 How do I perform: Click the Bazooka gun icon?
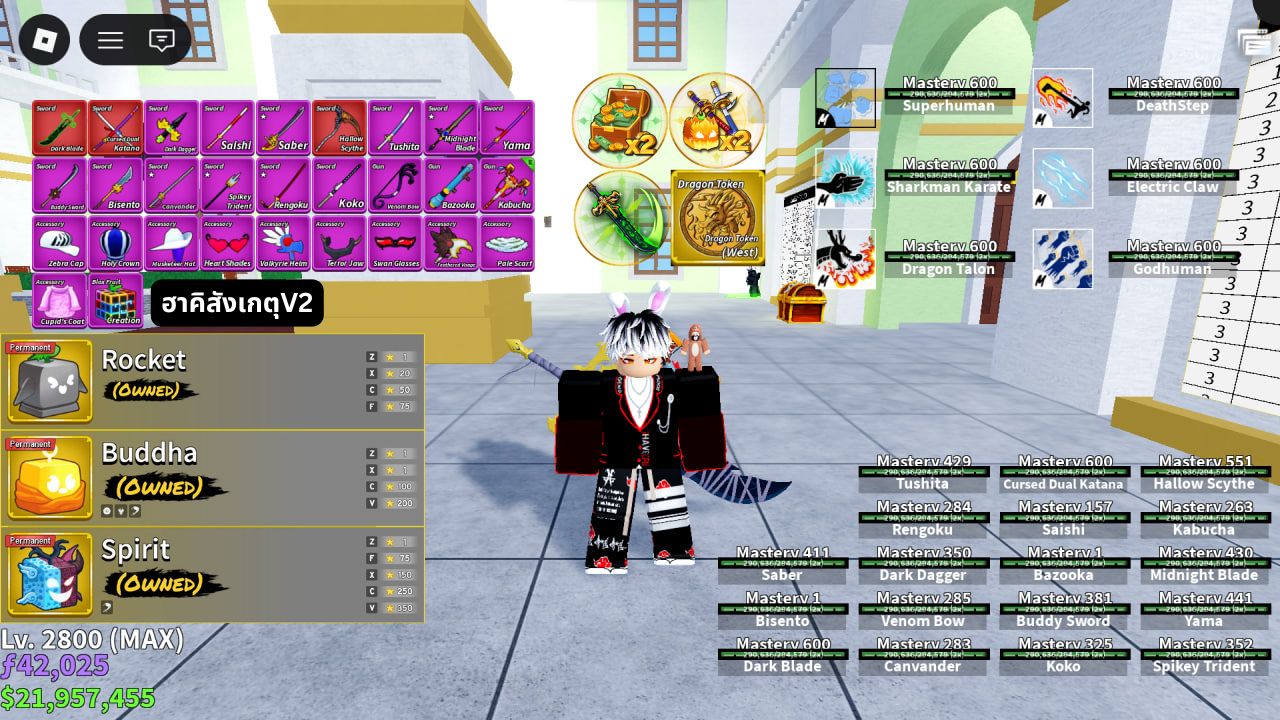pos(453,190)
